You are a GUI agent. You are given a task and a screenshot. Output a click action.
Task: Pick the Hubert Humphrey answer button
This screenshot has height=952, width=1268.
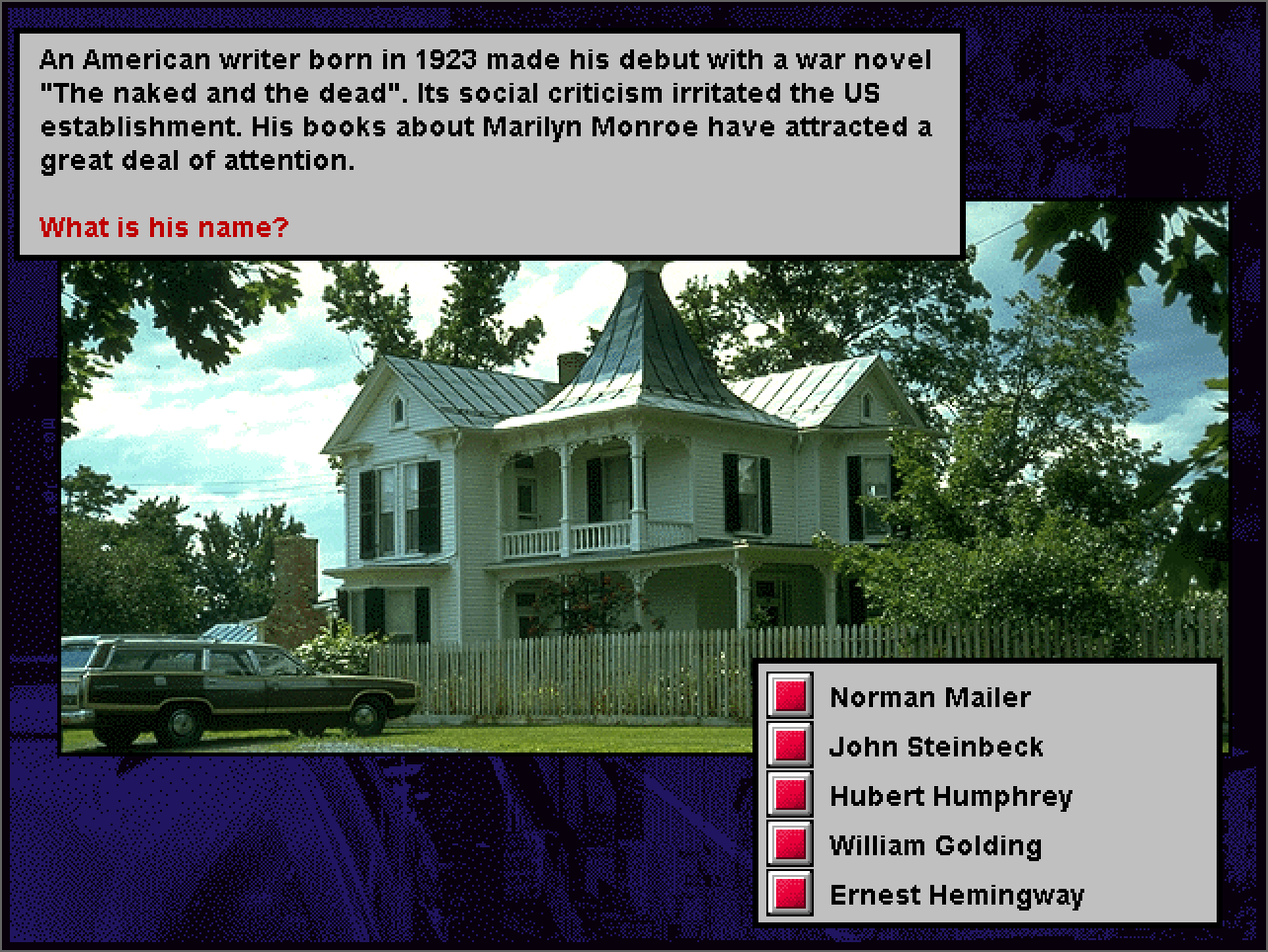point(790,795)
